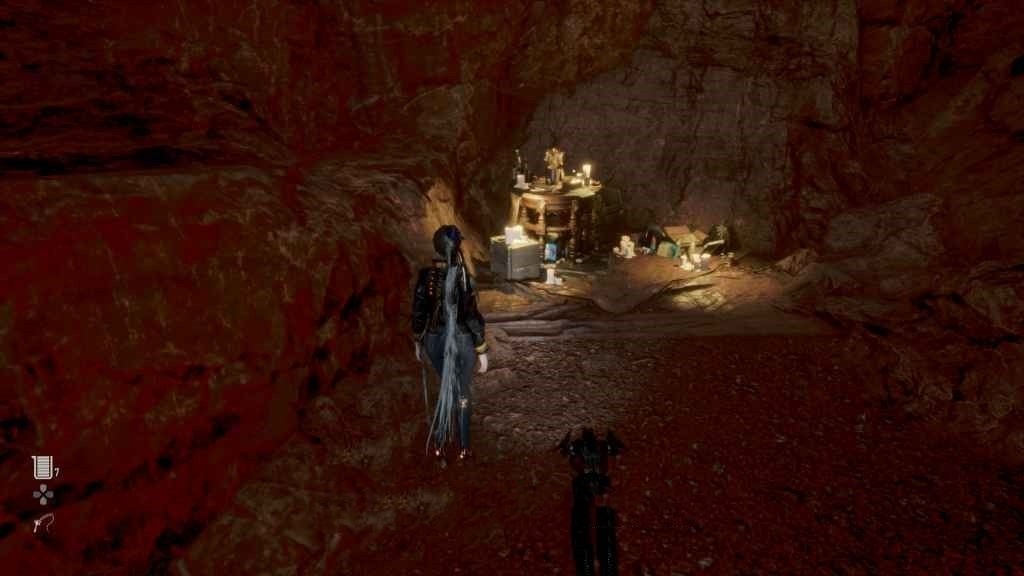Viewport: 1024px width, 576px height.
Task: Select the healing potion tumbler icon
Action: (x=42, y=467)
